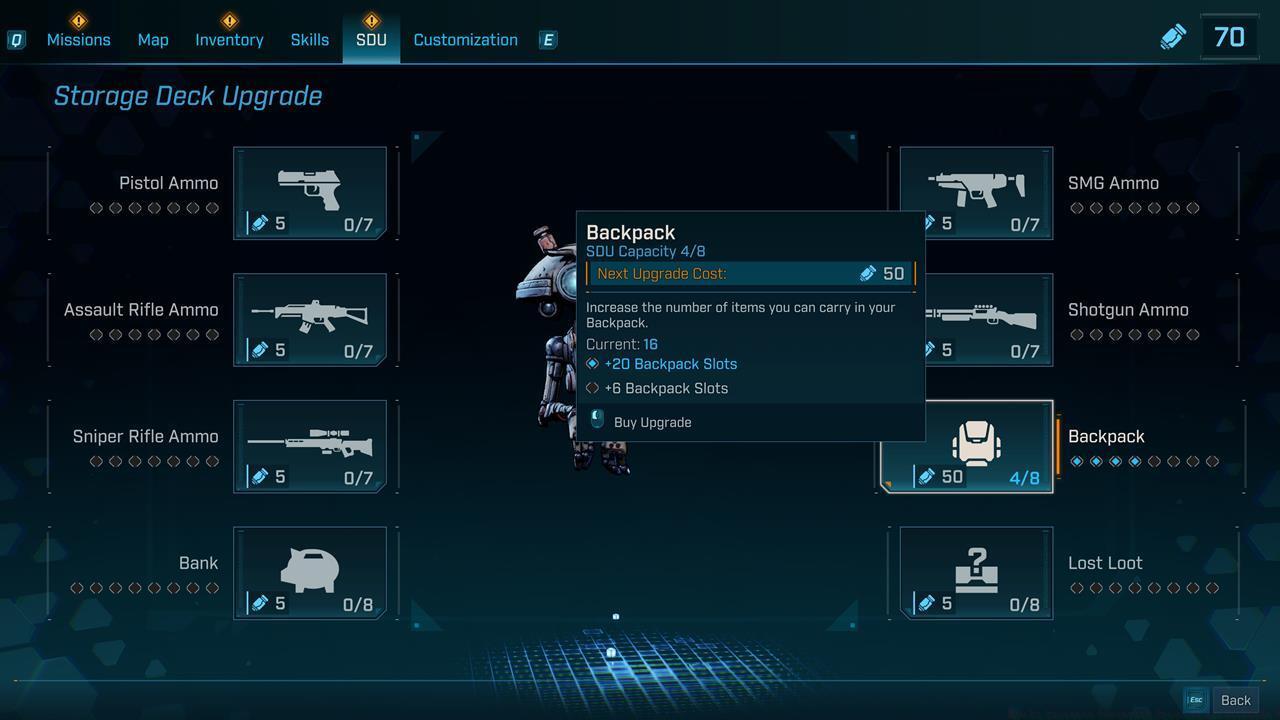Switch to the Inventory tab
The height and width of the screenshot is (720, 1280).
pos(229,40)
